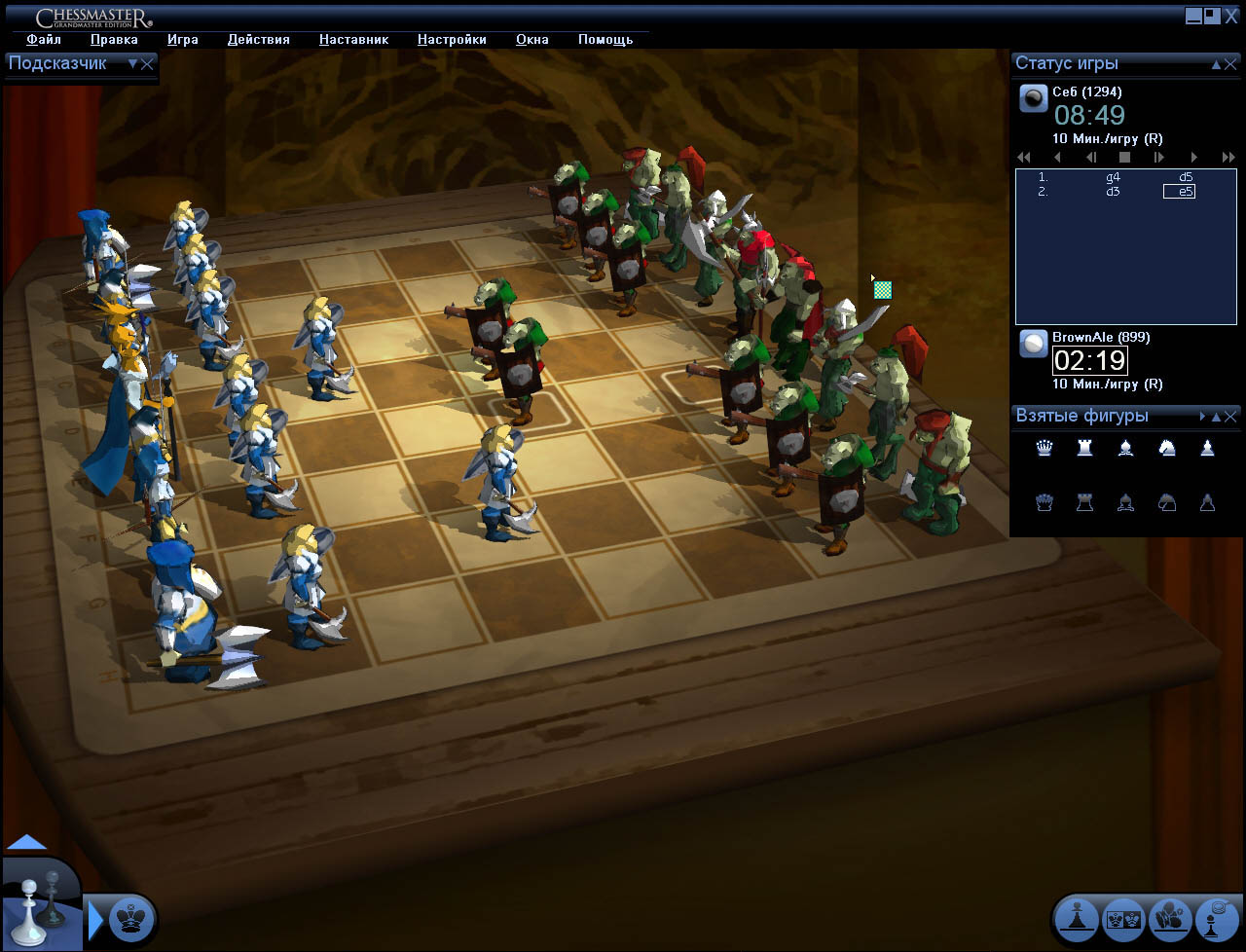1246x952 pixels.
Task: Click the round king icon button
Action: 130,918
